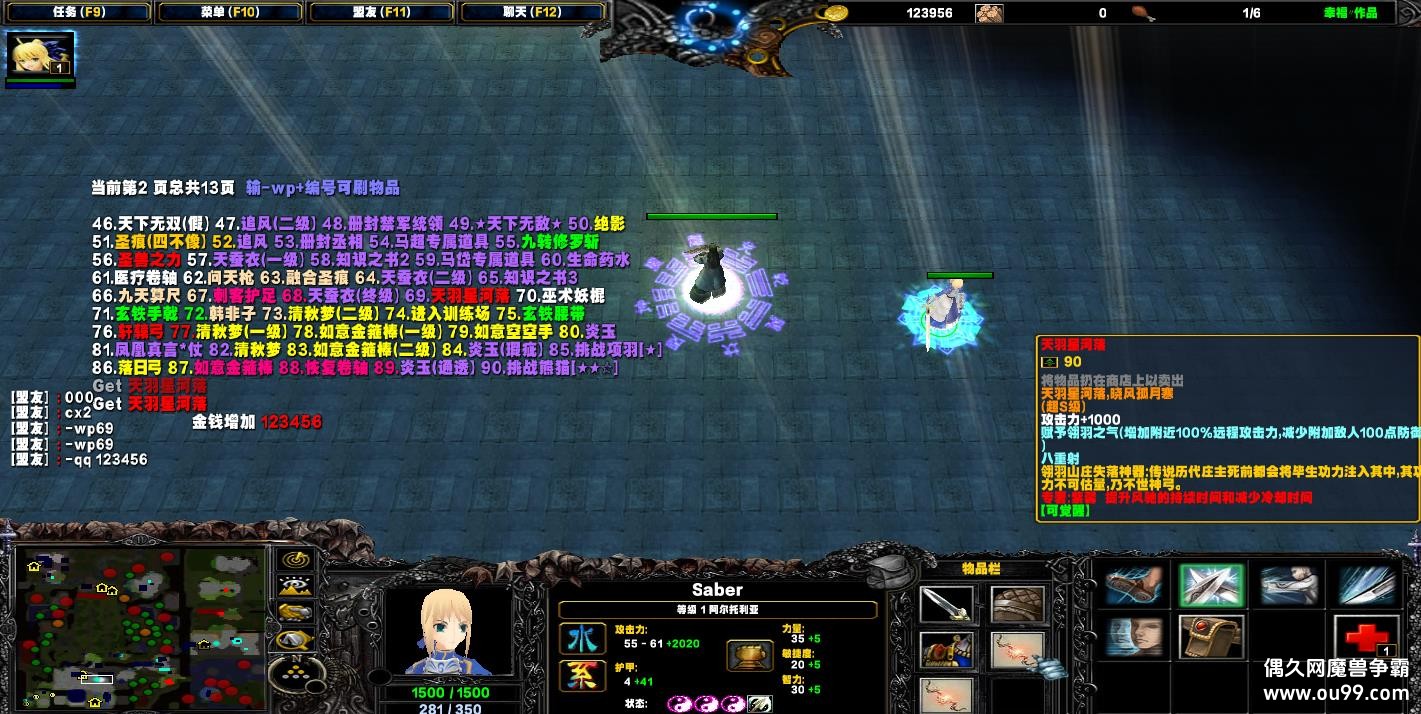Viewport: 1421px width, 714px height.
Task: Select the Saber hero portrait icon
Action: (40, 55)
